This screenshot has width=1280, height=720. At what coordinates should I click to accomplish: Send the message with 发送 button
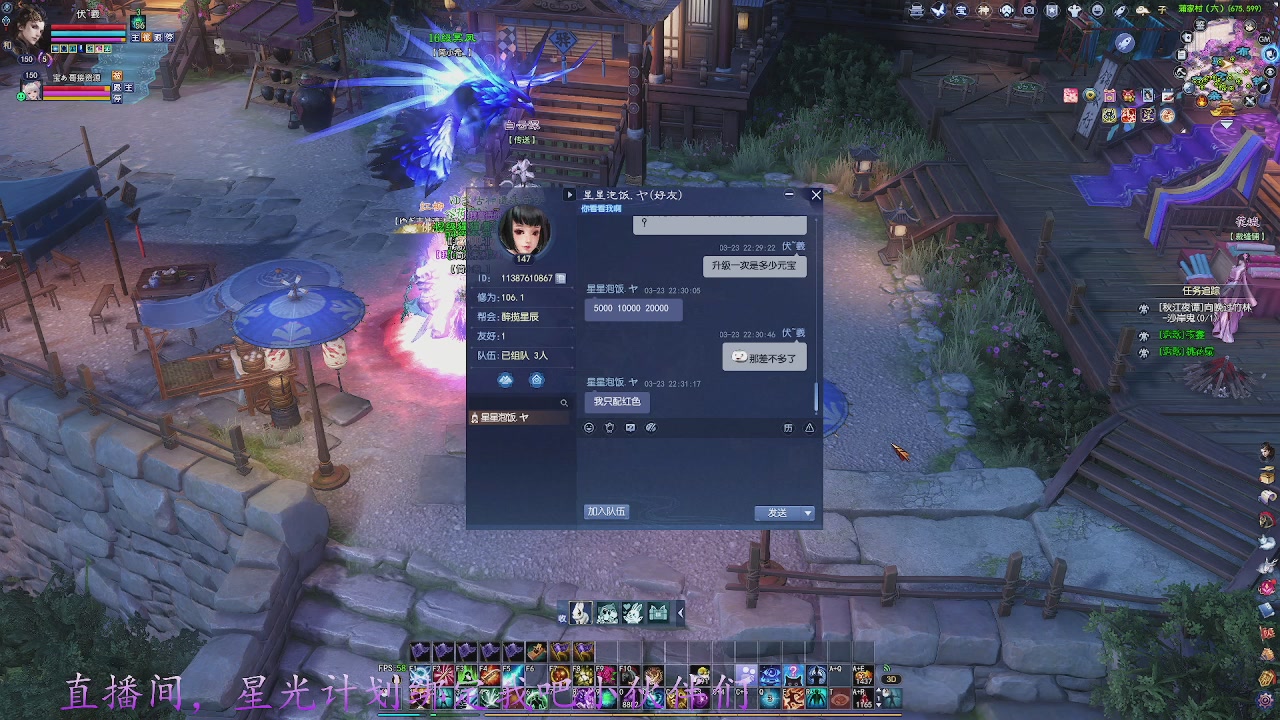pyautogui.click(x=777, y=513)
